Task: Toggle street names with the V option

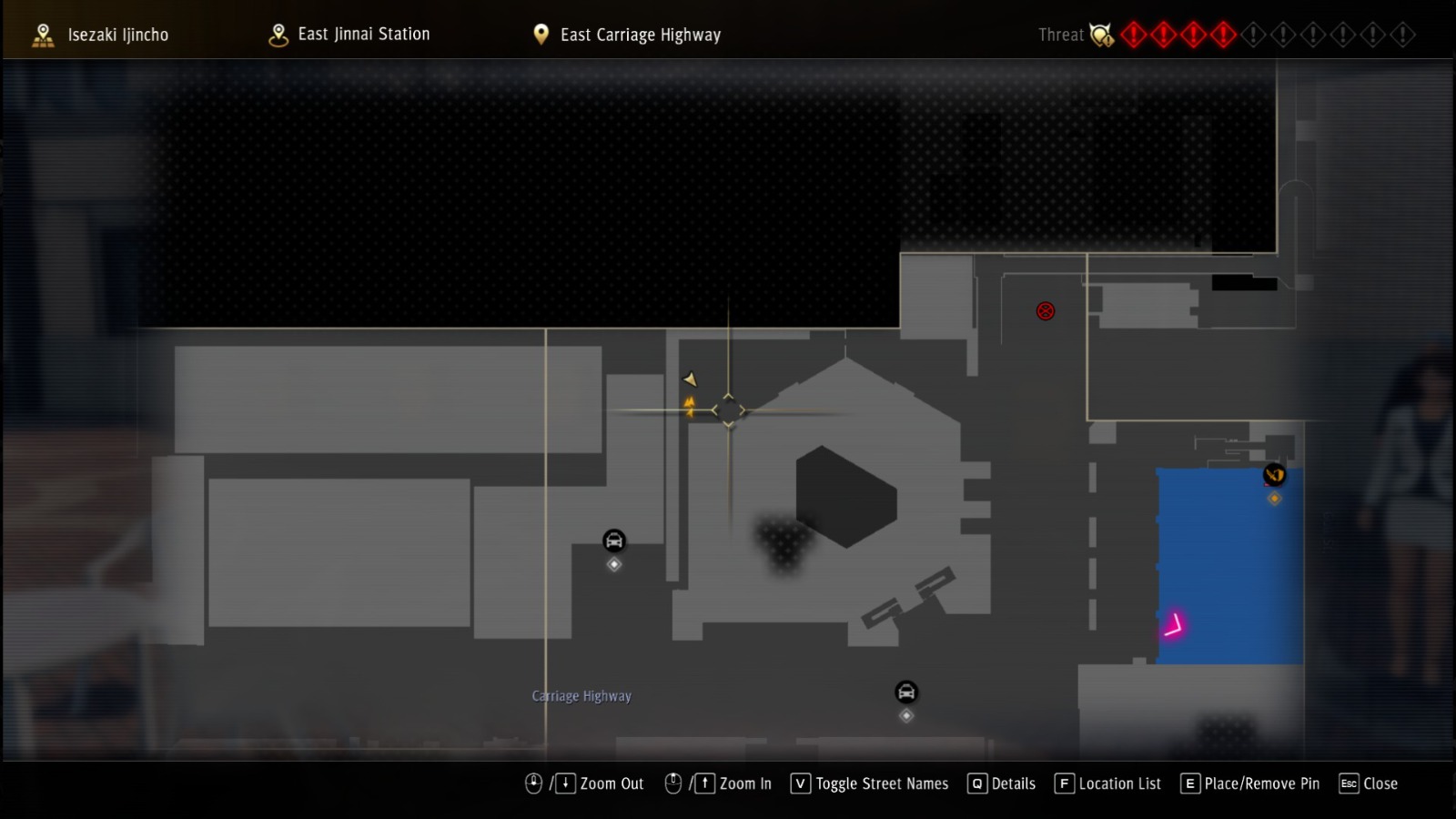Action: click(x=799, y=784)
